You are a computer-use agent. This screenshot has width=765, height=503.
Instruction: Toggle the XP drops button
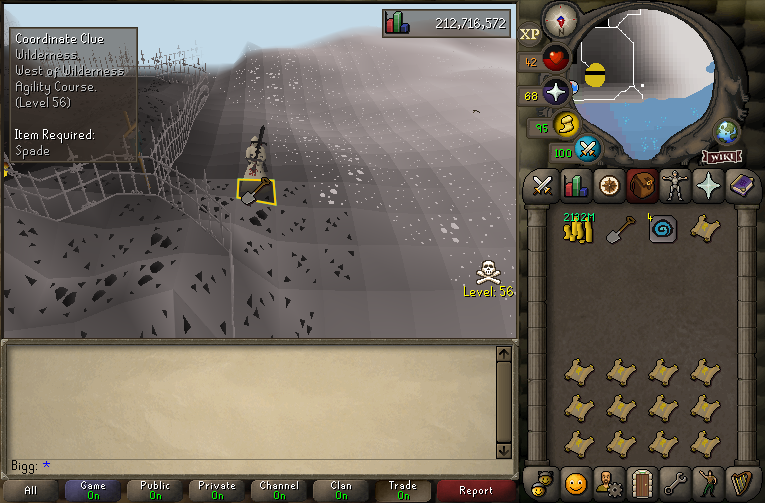click(x=530, y=34)
